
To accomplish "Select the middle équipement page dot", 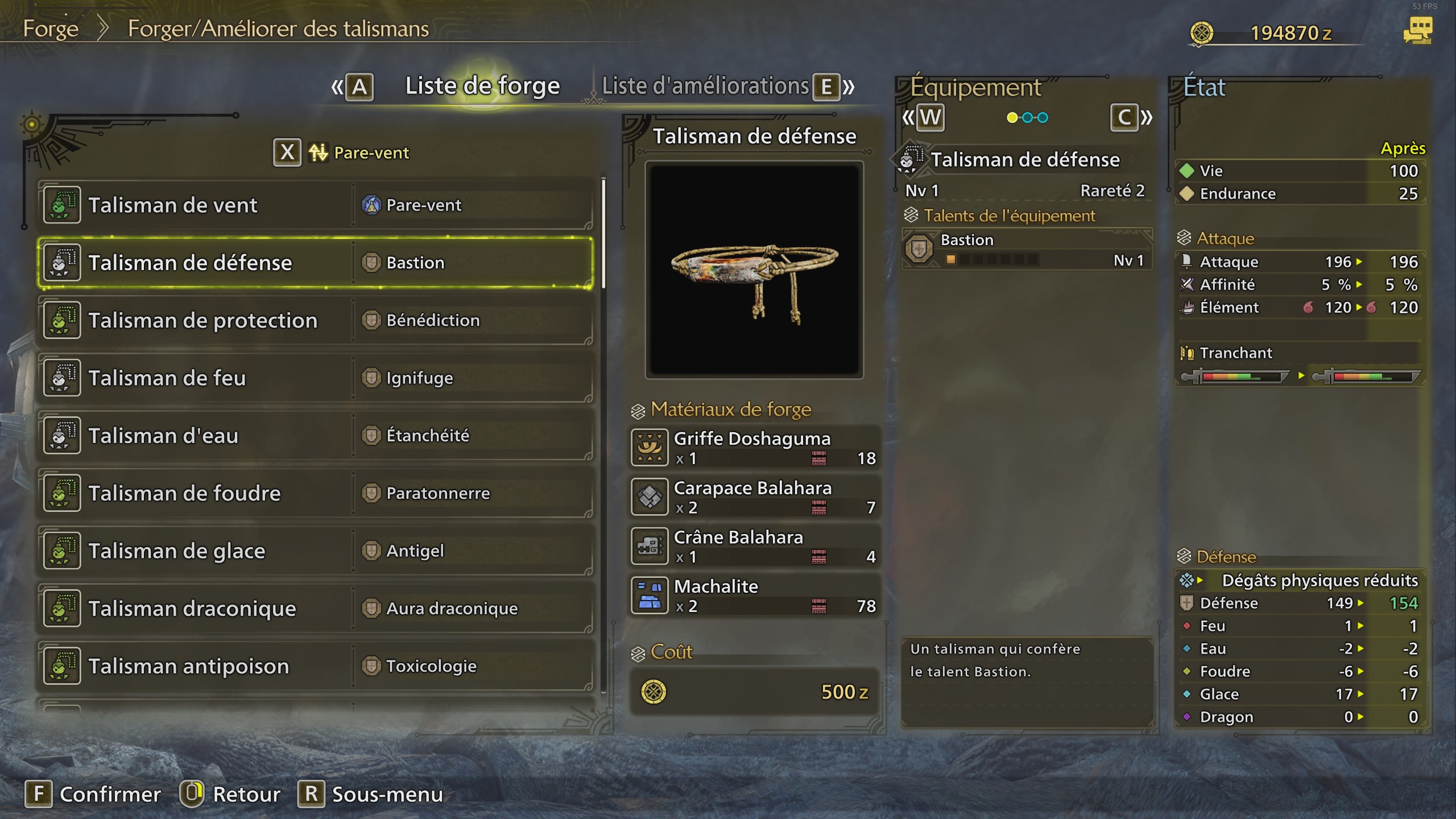I will (1027, 118).
